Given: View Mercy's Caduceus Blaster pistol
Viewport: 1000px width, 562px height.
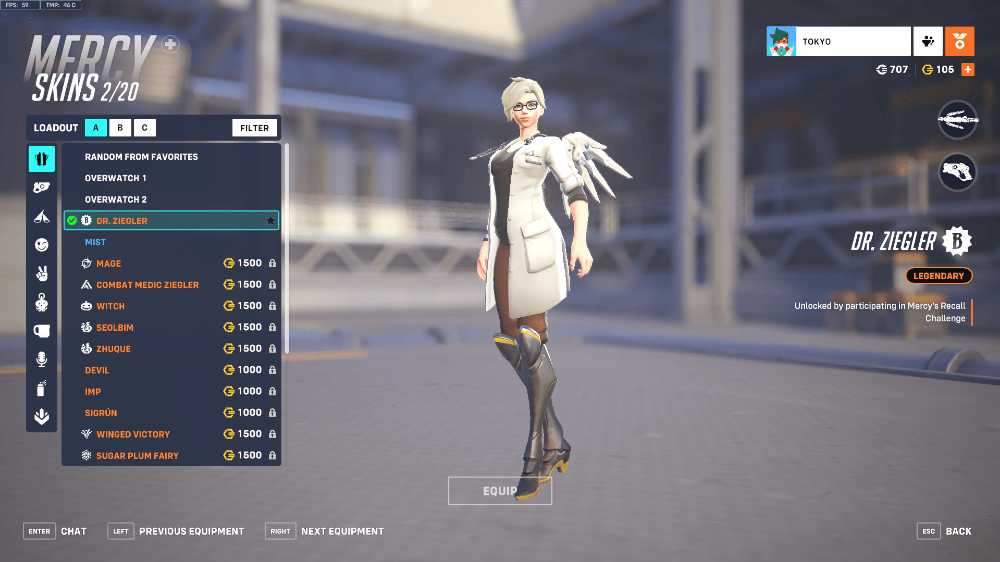Looking at the screenshot, I should coord(957,171).
